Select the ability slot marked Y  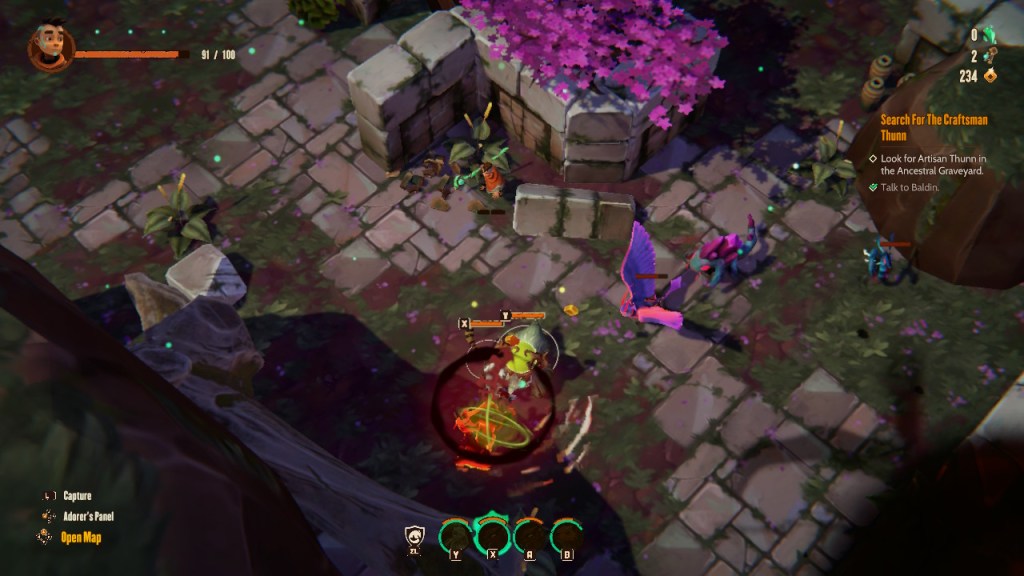pyautogui.click(x=455, y=536)
